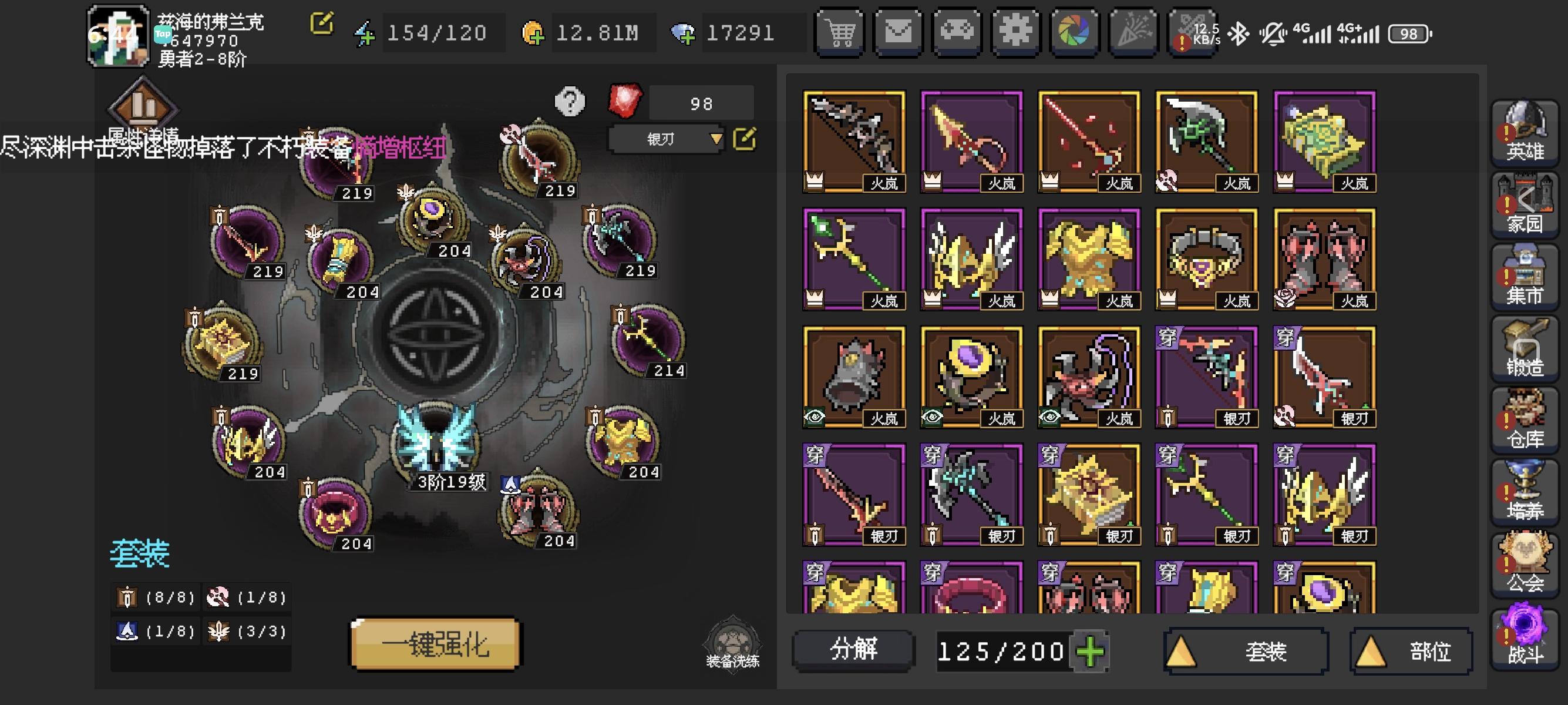1568x705 pixels.
Task: Open the in-game mail icon
Action: point(899,33)
